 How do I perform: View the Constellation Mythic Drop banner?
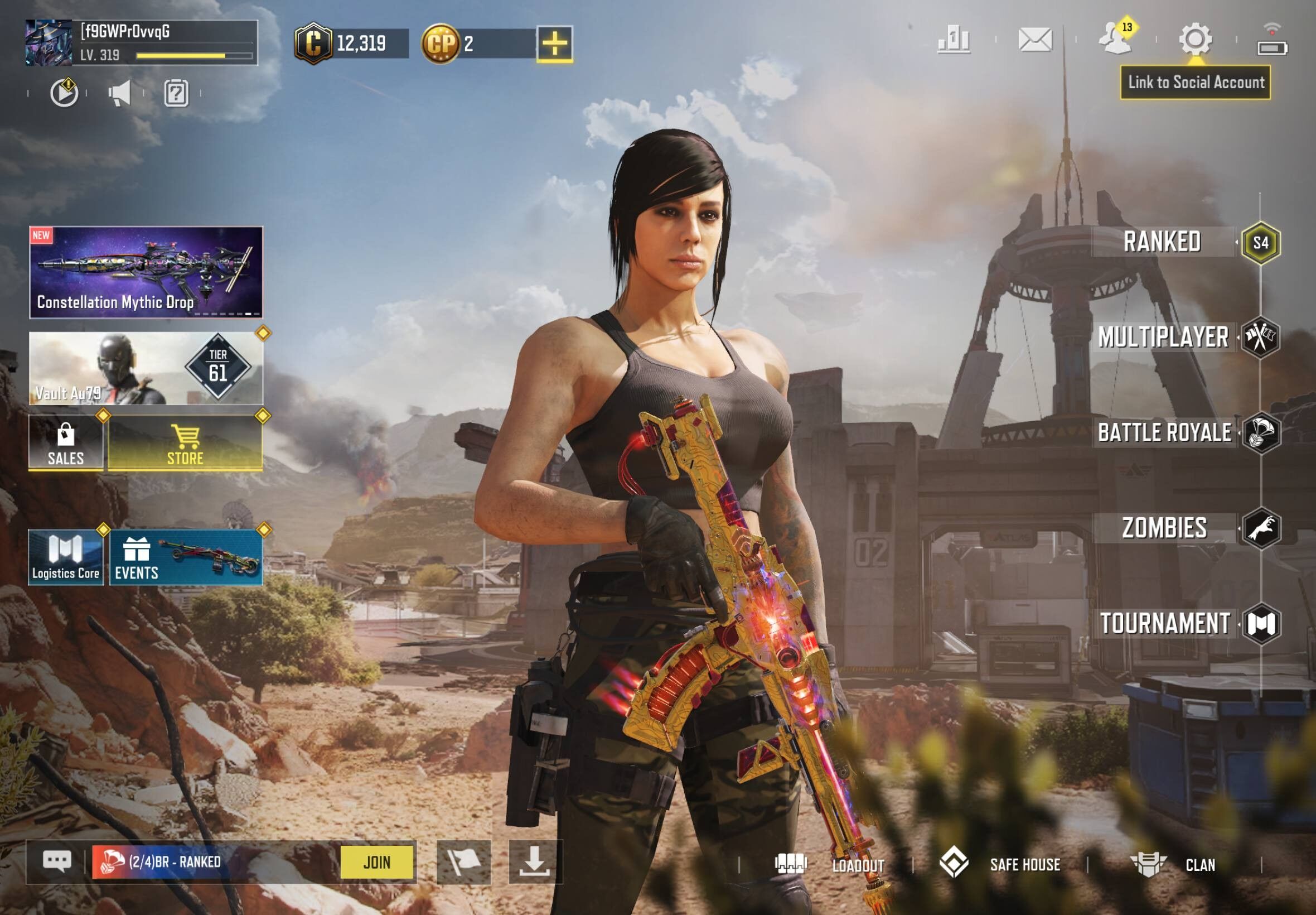pyautogui.click(x=146, y=272)
